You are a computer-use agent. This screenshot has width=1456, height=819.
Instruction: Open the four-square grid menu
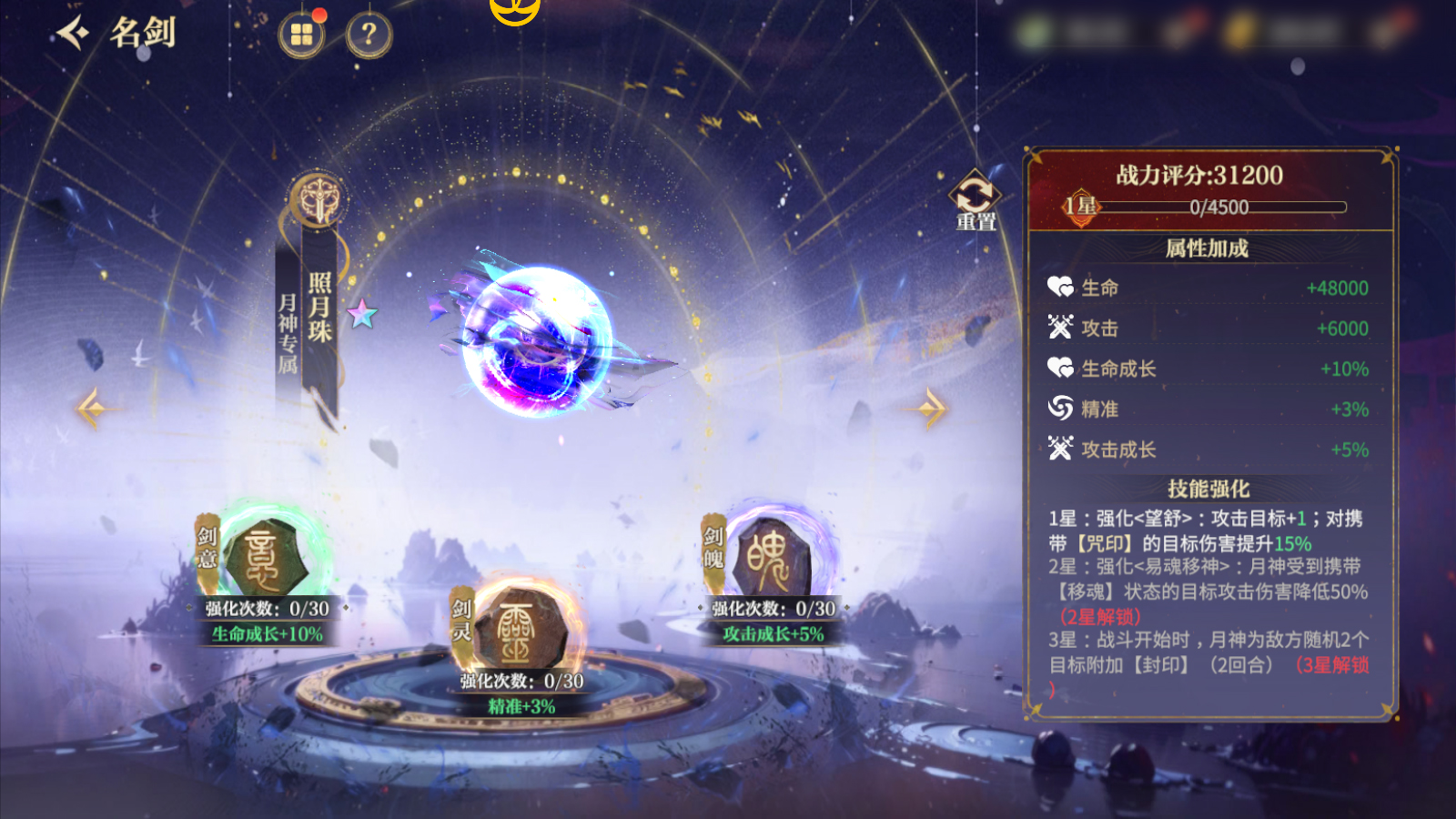point(301,35)
